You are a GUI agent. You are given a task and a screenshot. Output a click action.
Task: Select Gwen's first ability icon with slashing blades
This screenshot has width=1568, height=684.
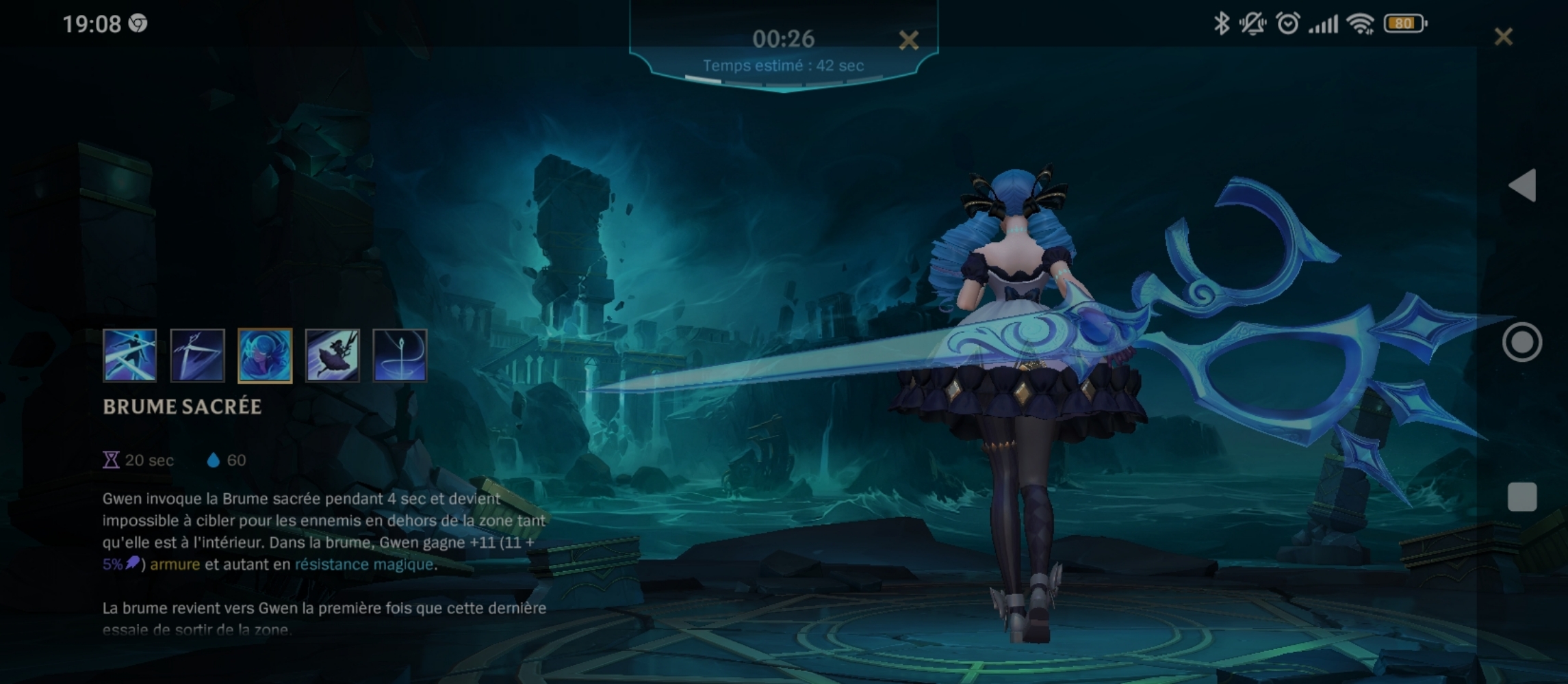(x=129, y=355)
